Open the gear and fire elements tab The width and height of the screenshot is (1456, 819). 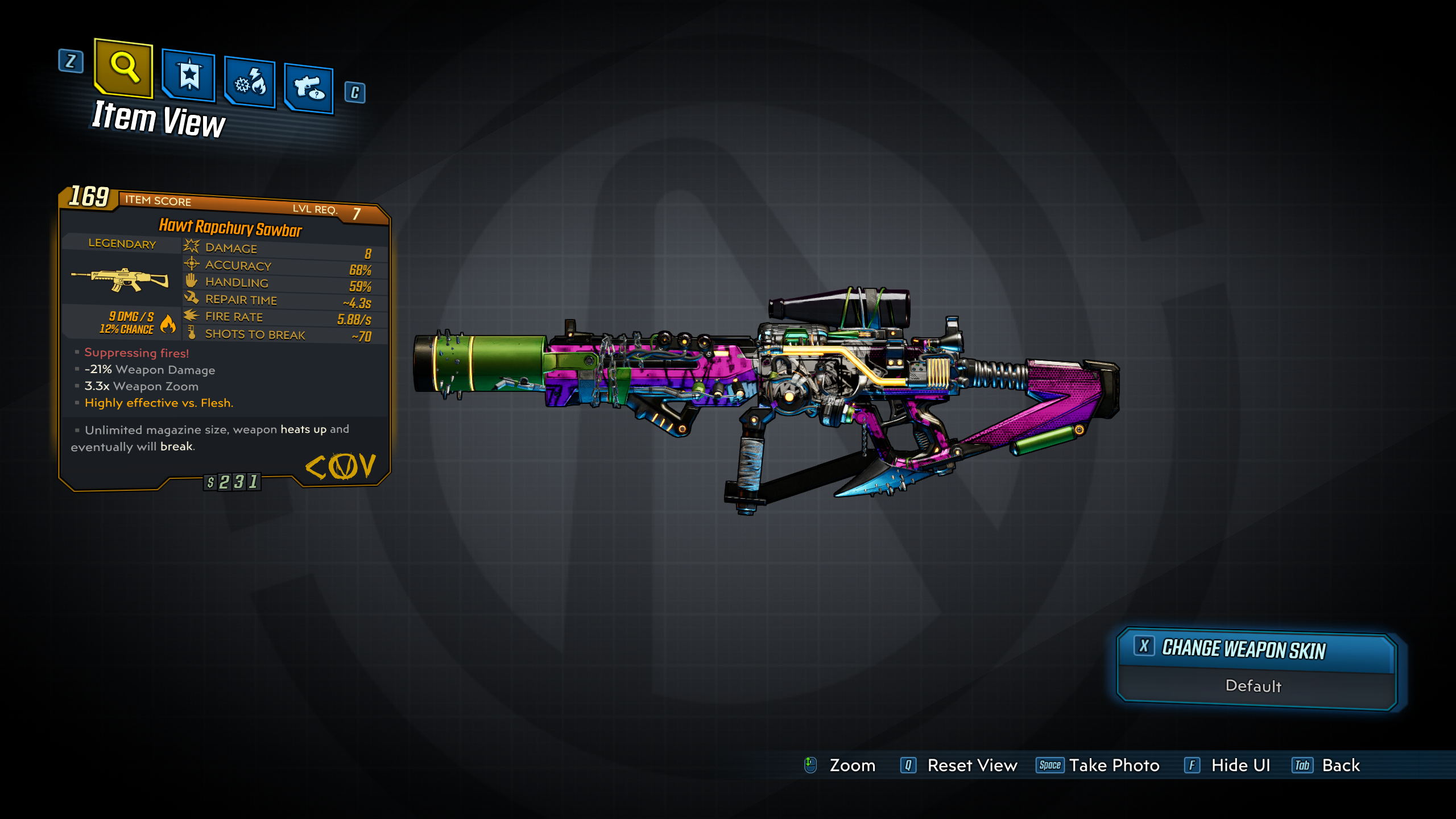tap(250, 83)
